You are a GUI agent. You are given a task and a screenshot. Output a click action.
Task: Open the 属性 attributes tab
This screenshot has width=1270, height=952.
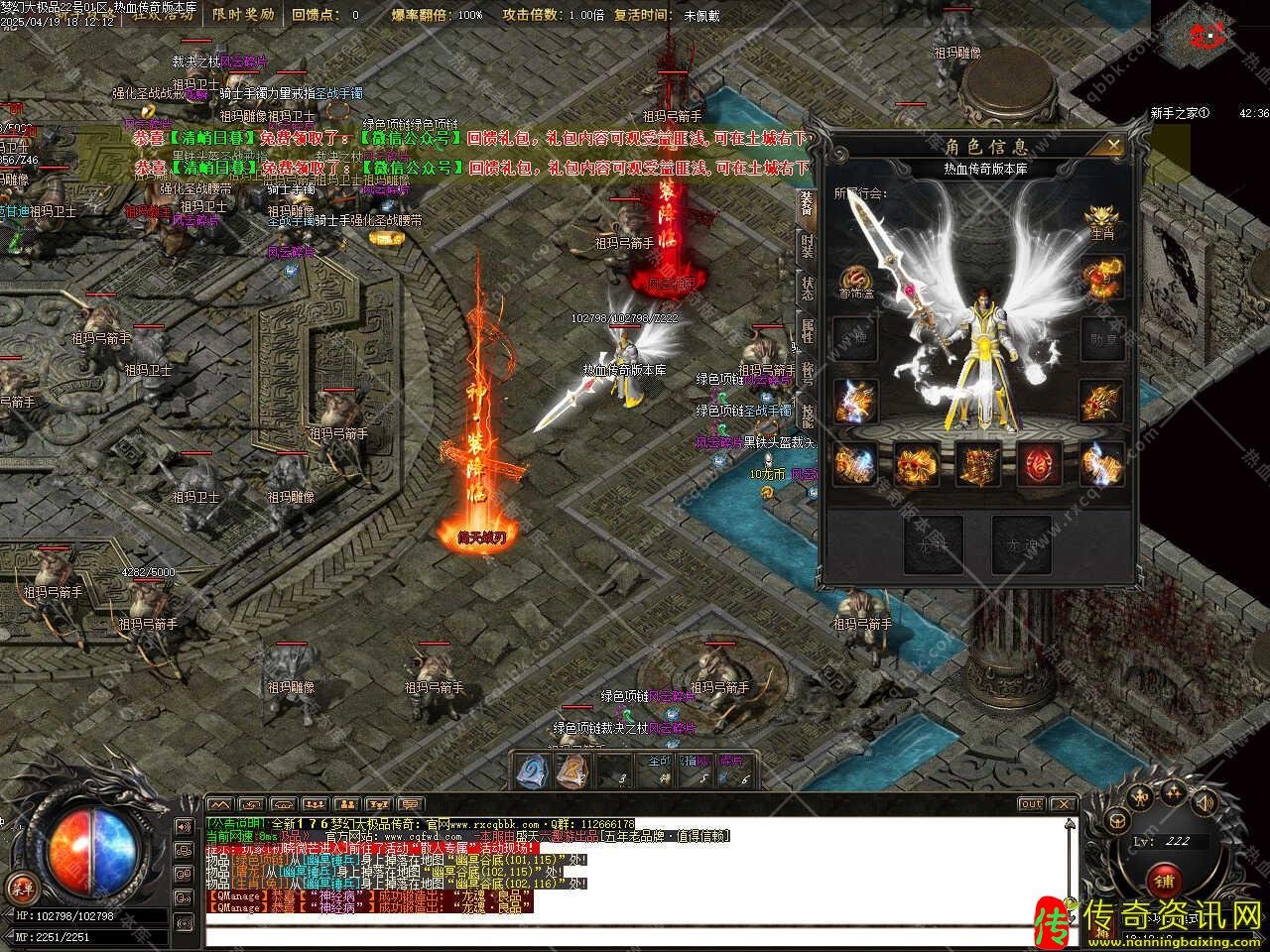[807, 331]
